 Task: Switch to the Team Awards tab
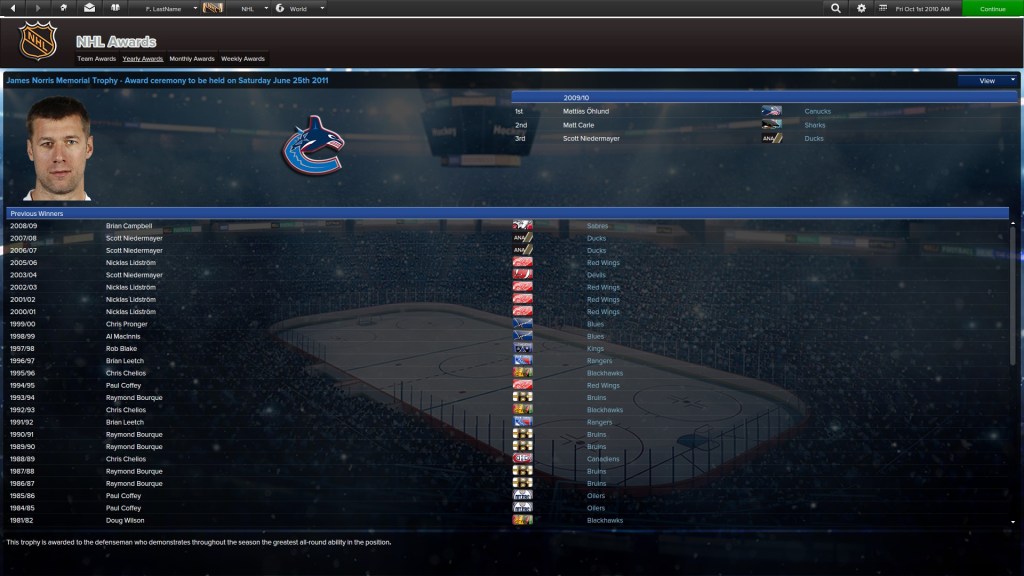pos(96,59)
